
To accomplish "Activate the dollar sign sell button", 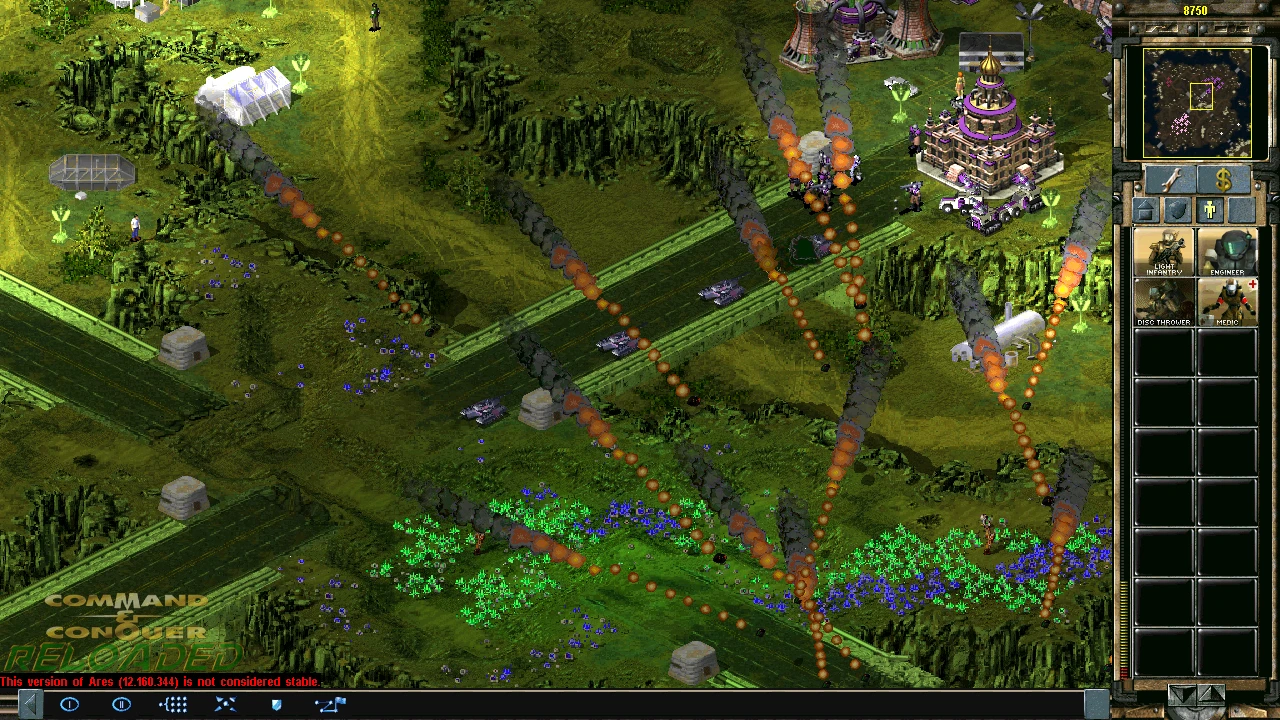I will coord(1223,180).
